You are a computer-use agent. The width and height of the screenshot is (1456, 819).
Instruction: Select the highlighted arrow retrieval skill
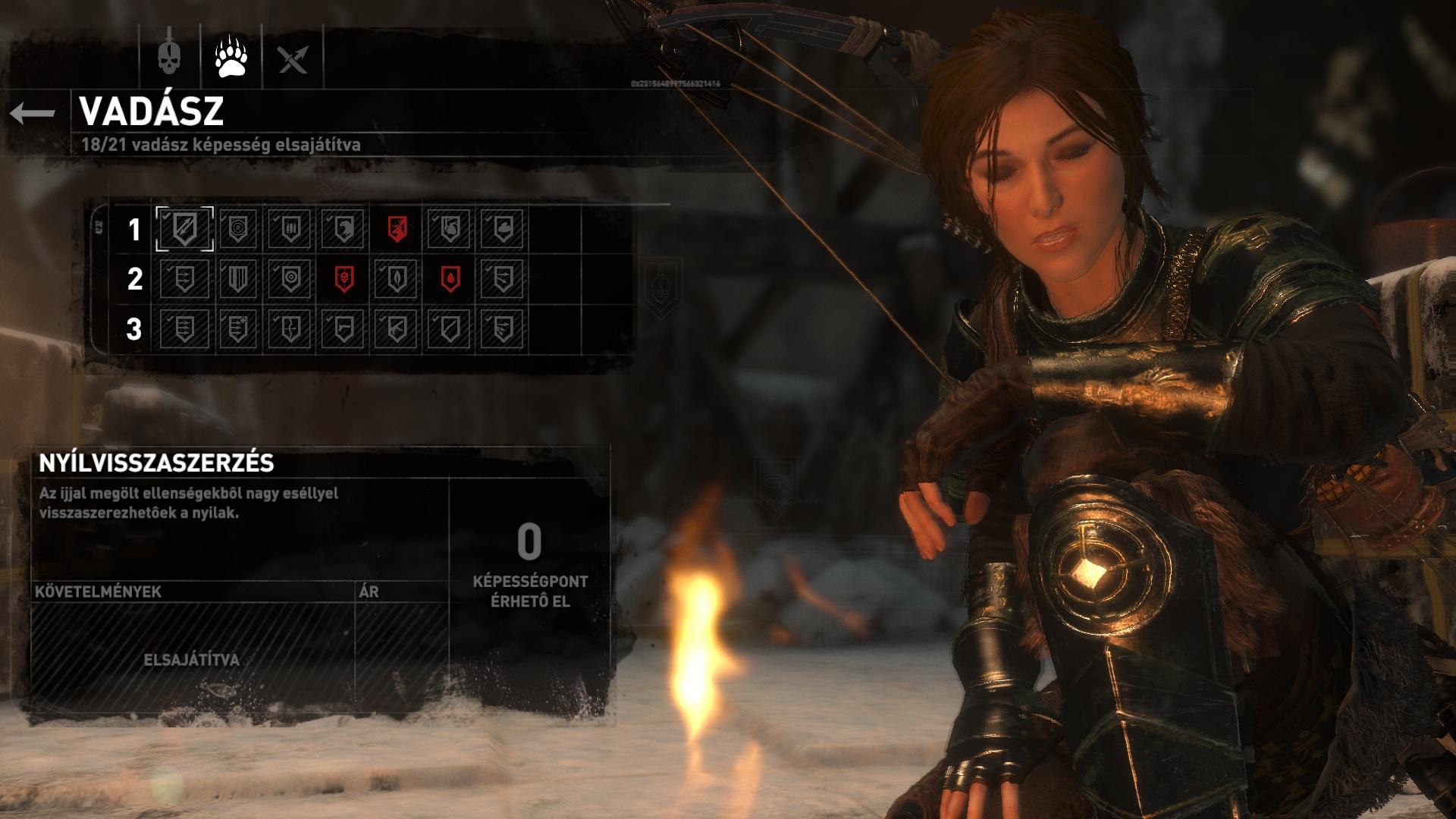pyautogui.click(x=184, y=228)
